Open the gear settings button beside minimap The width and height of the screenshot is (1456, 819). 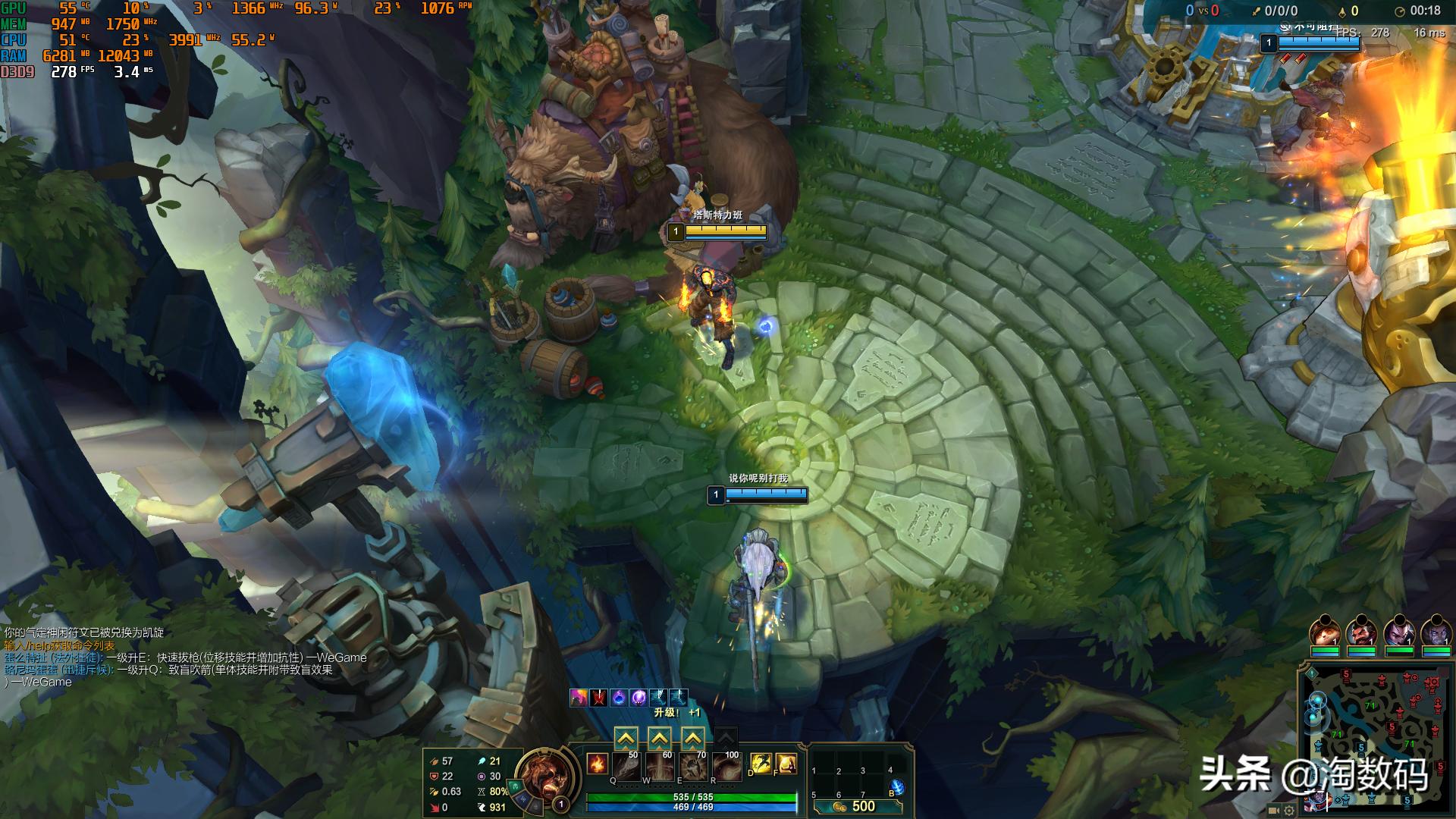pos(1288,810)
